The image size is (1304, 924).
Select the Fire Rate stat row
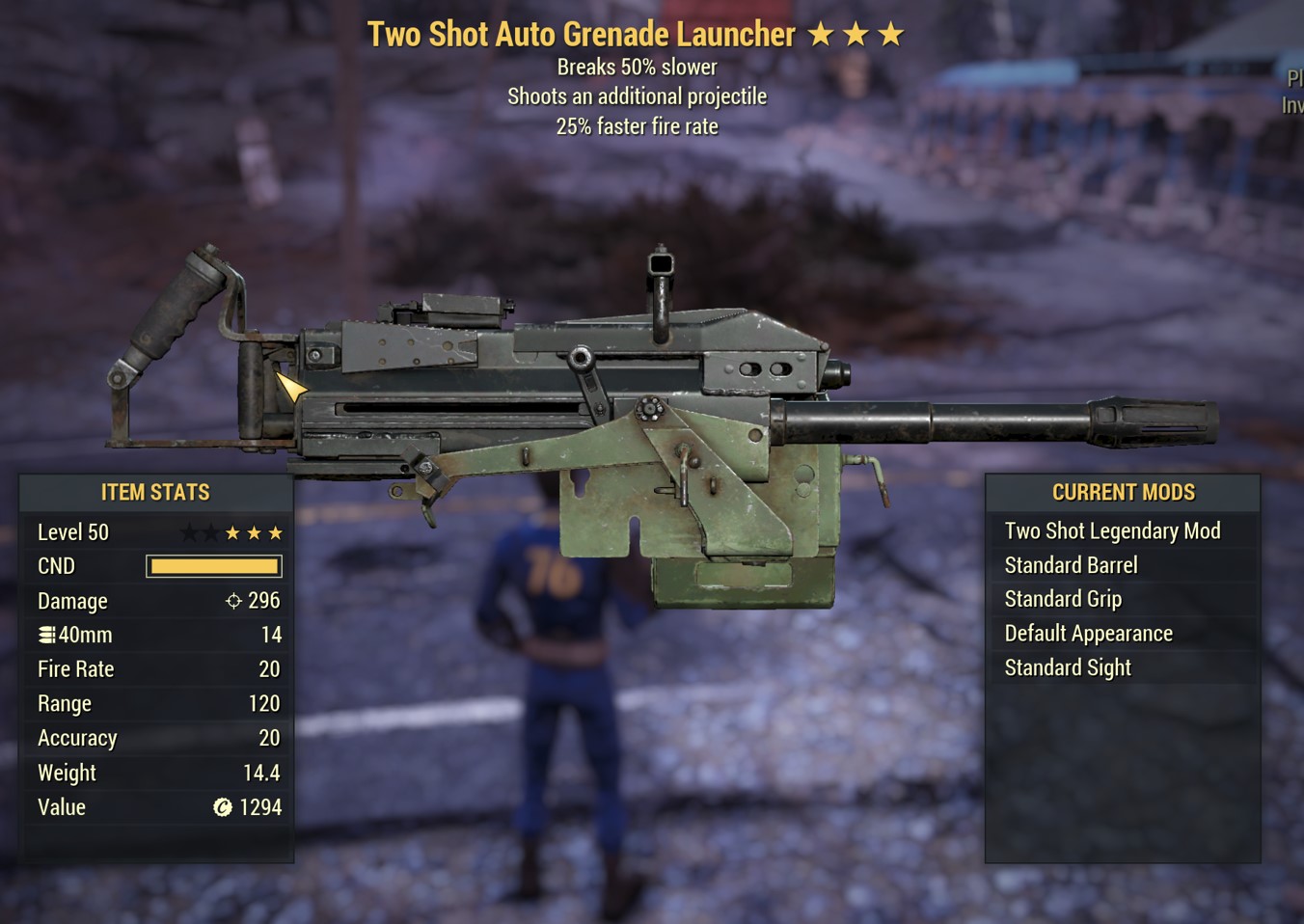156,668
